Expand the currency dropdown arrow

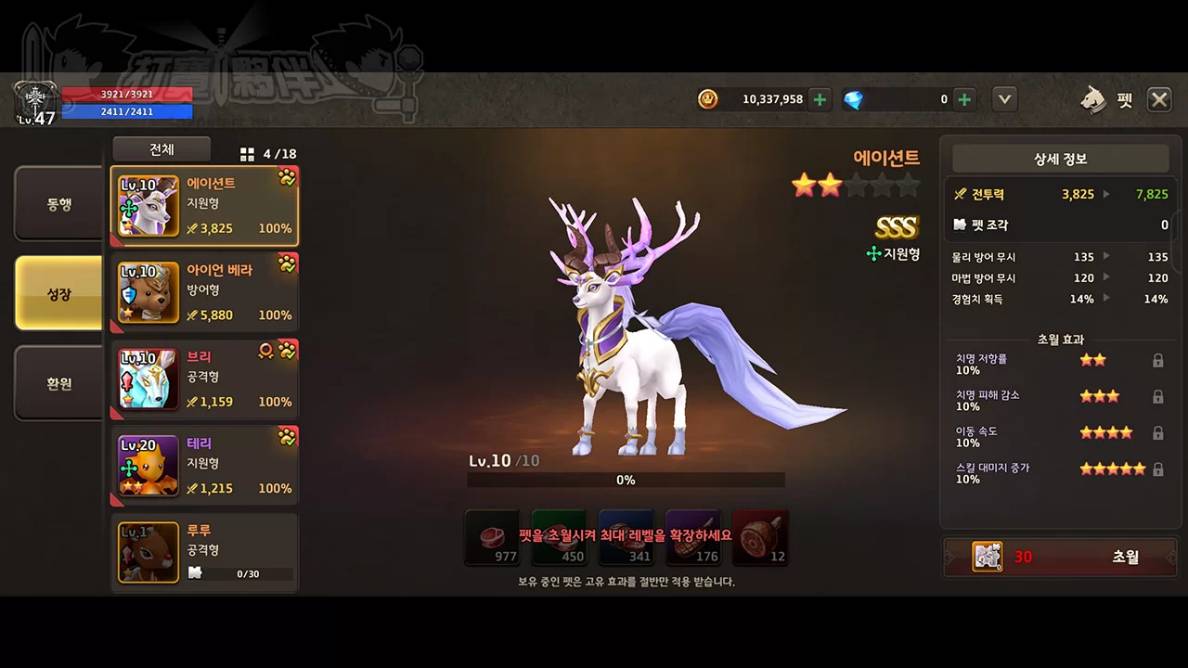pos(1005,99)
